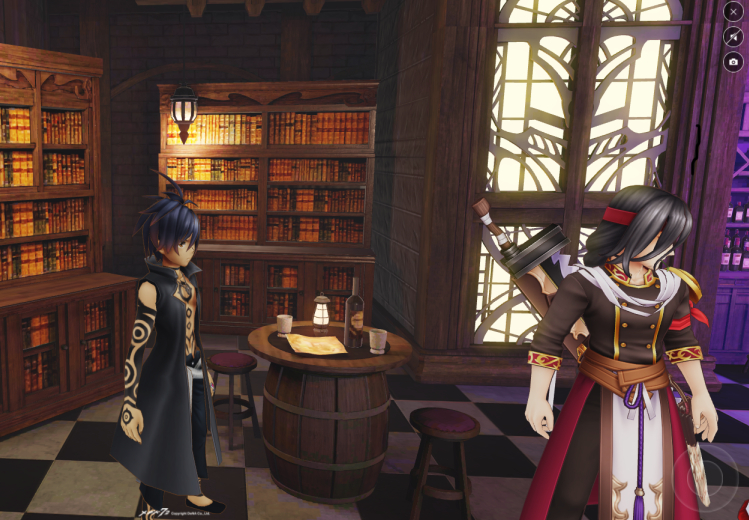
Task: Toggle the crossed-out camera view icon
Action: click(x=734, y=37)
